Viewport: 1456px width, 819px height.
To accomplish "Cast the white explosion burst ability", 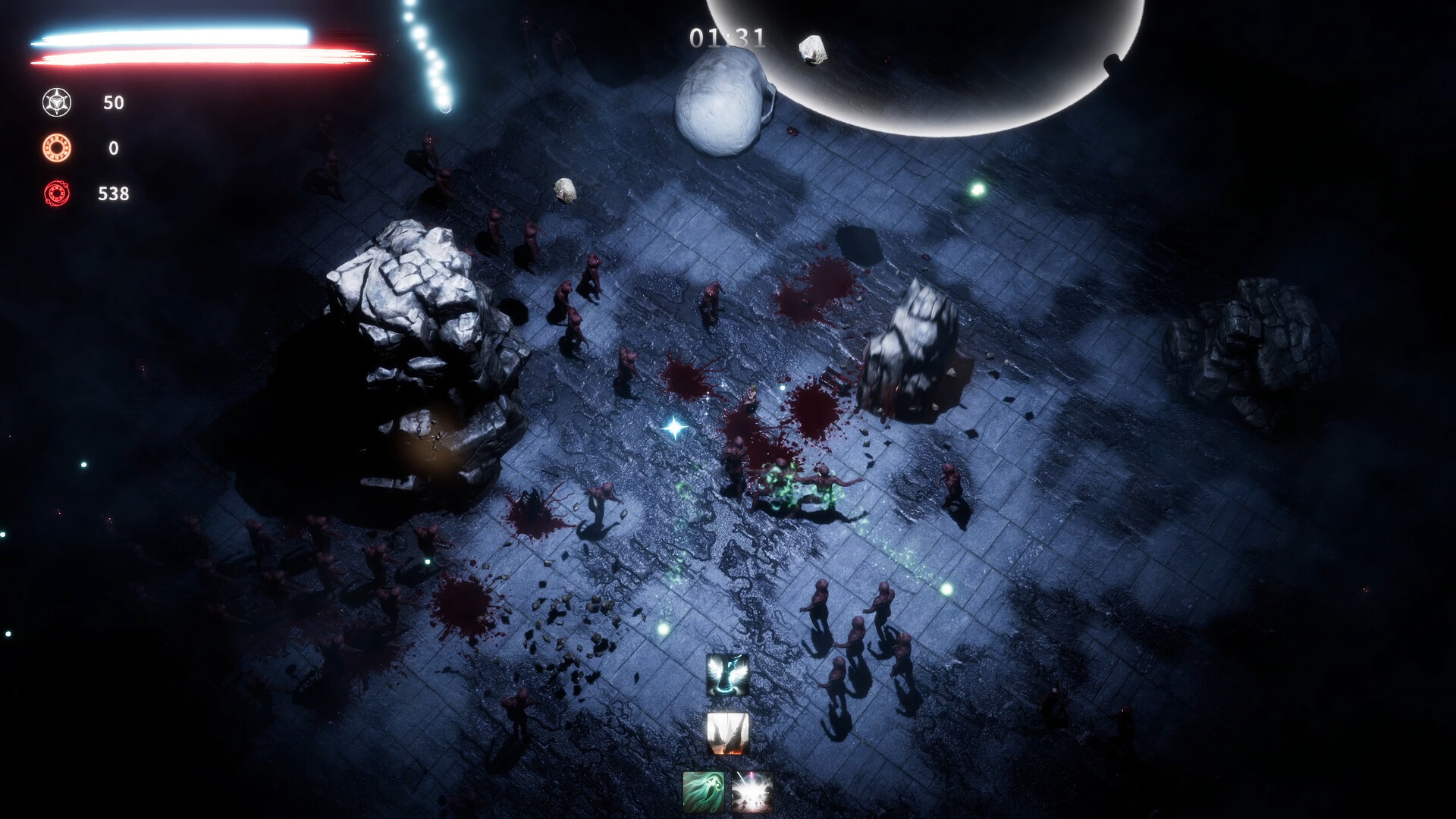I will [752, 792].
